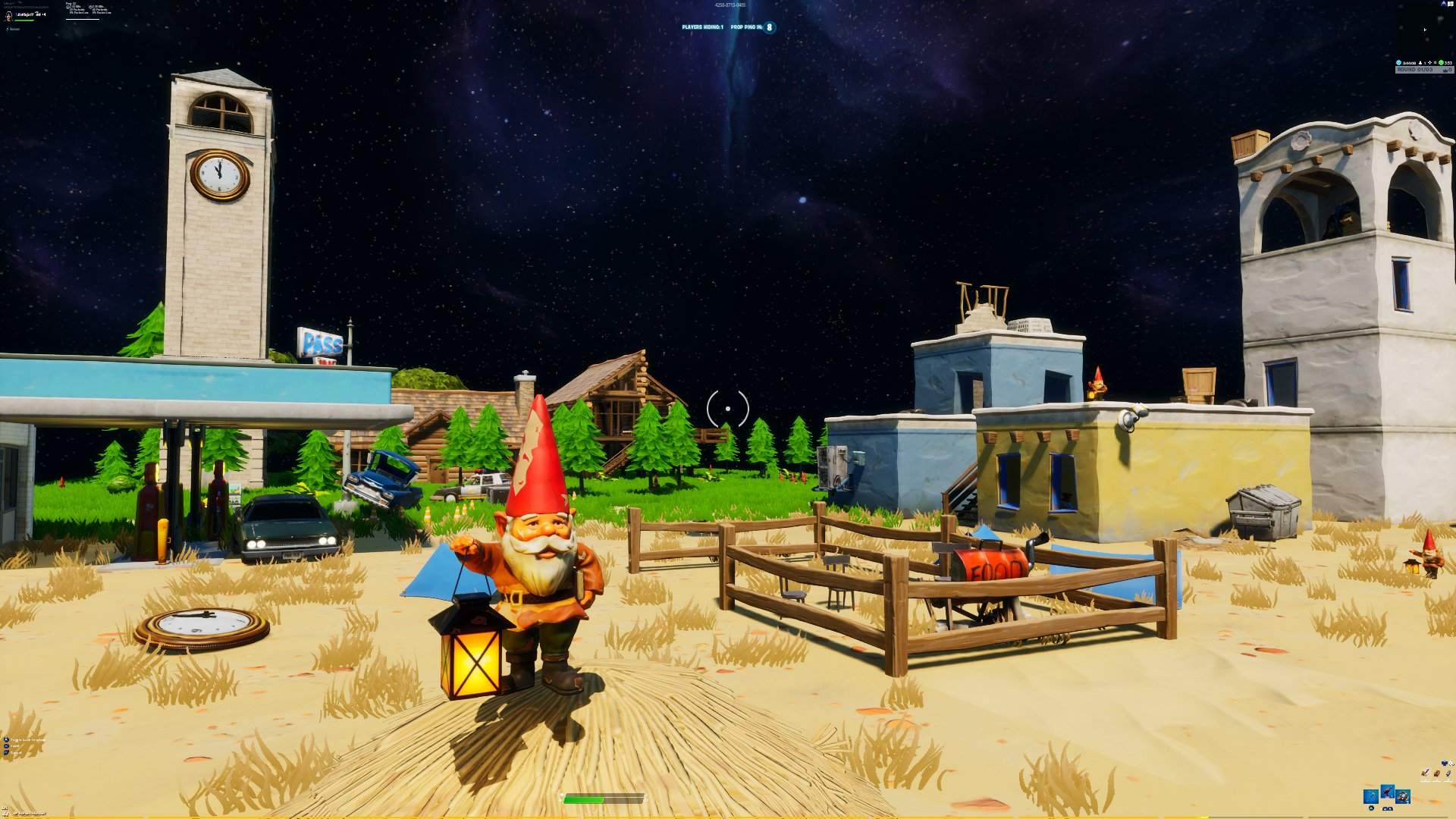Viewport: 1456px width, 819px height.
Task: Select the pickaxe slot in the hotbar
Action: 1371,798
